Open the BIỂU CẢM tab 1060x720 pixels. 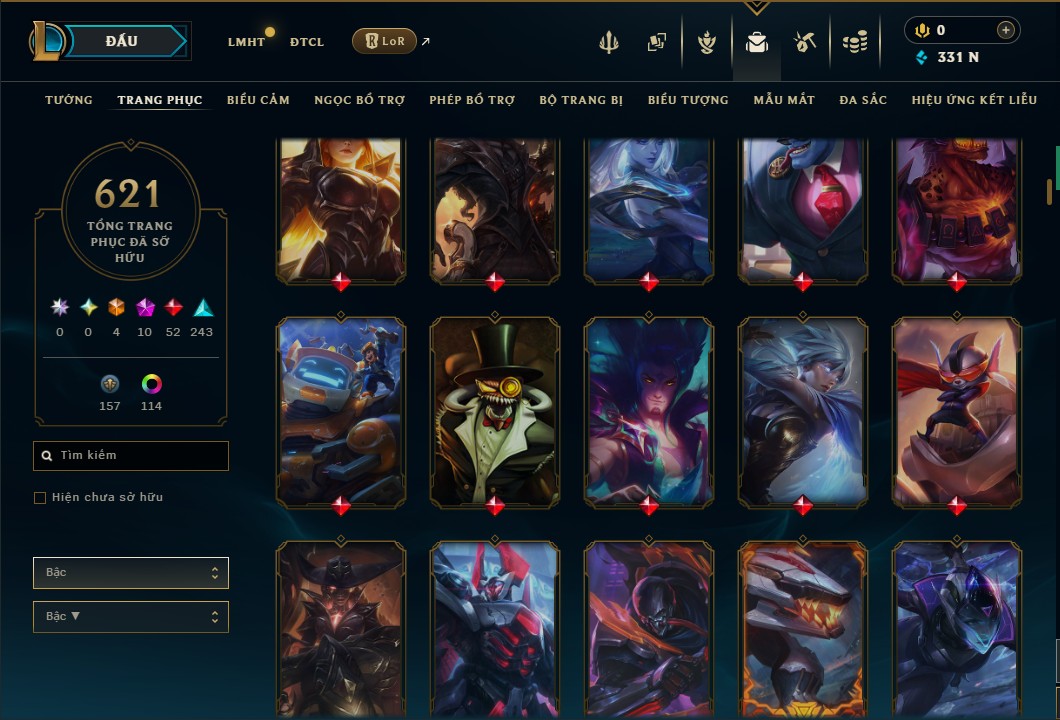[x=258, y=100]
